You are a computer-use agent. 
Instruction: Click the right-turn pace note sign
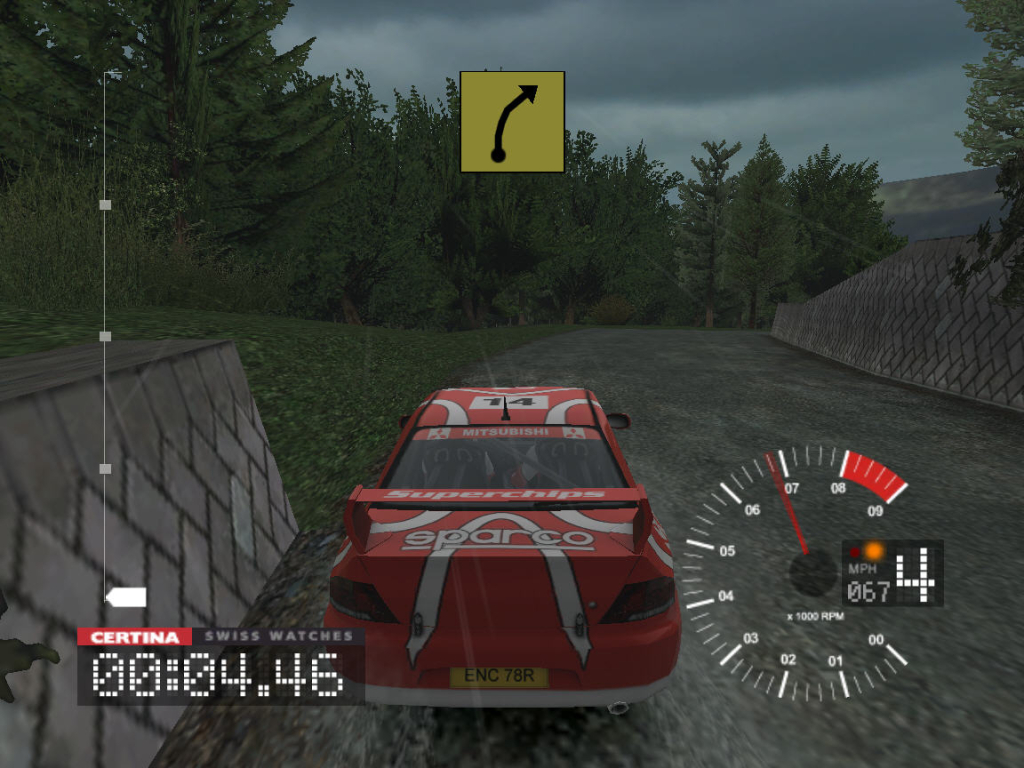coord(512,122)
